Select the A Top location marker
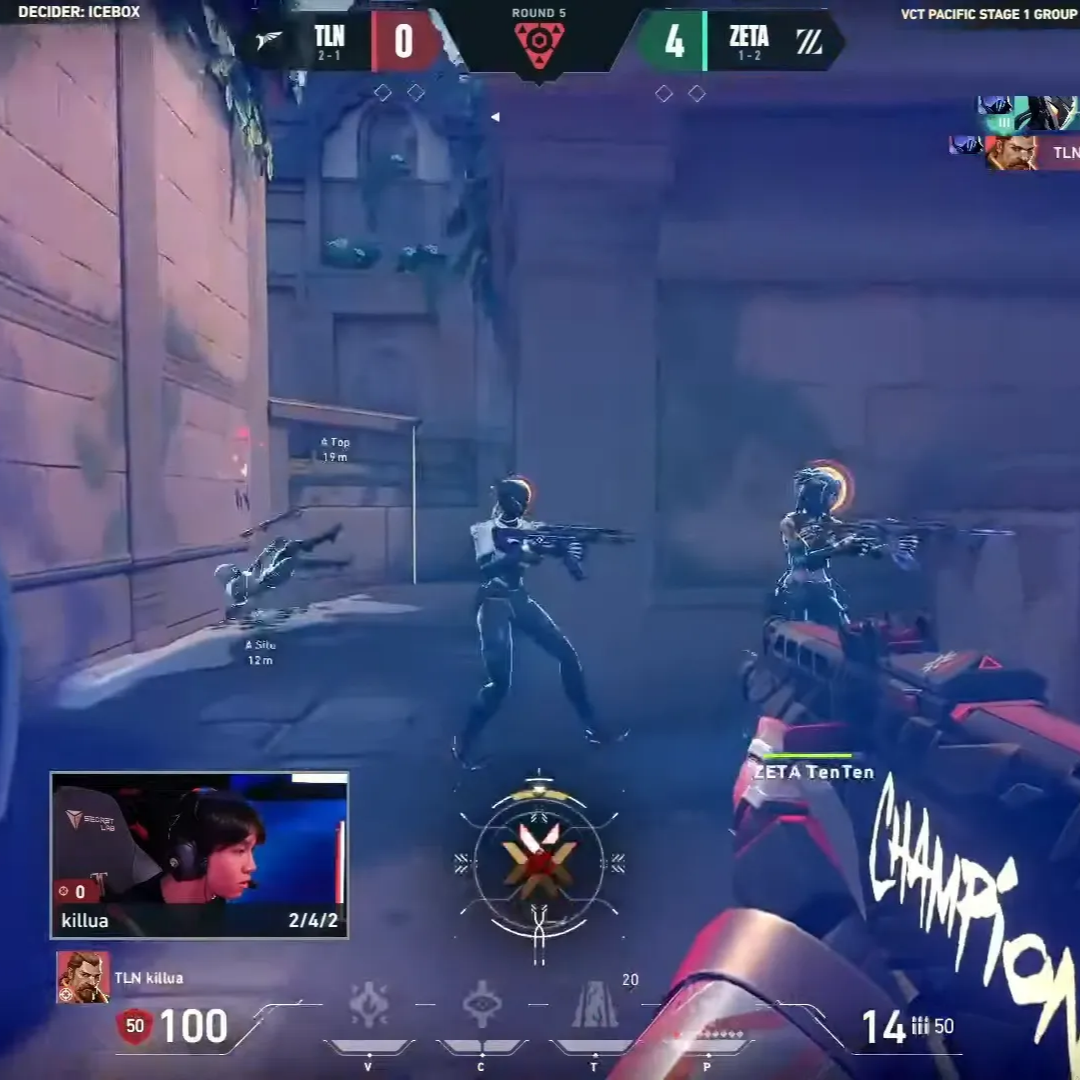Image resolution: width=1080 pixels, height=1080 pixels. 335,449
